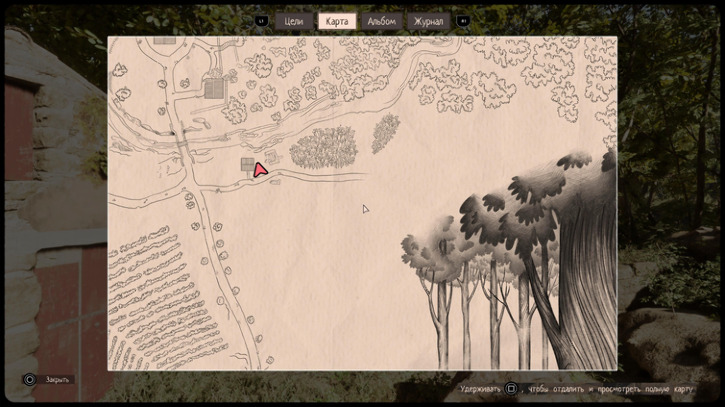The width and height of the screenshot is (725, 407).
Task: Switch to the Цели tab
Action: pyautogui.click(x=294, y=21)
